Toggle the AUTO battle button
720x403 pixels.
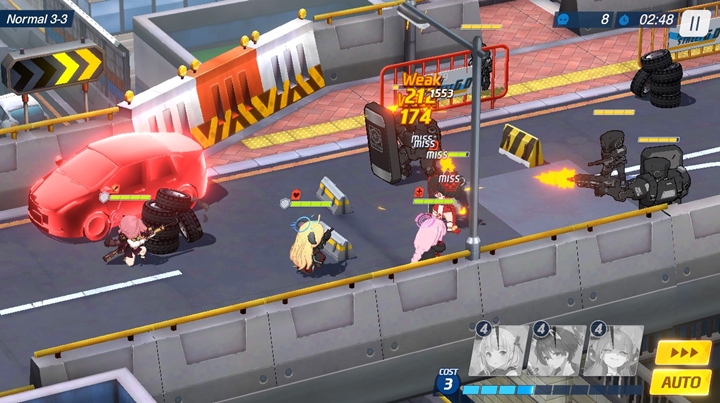click(681, 381)
